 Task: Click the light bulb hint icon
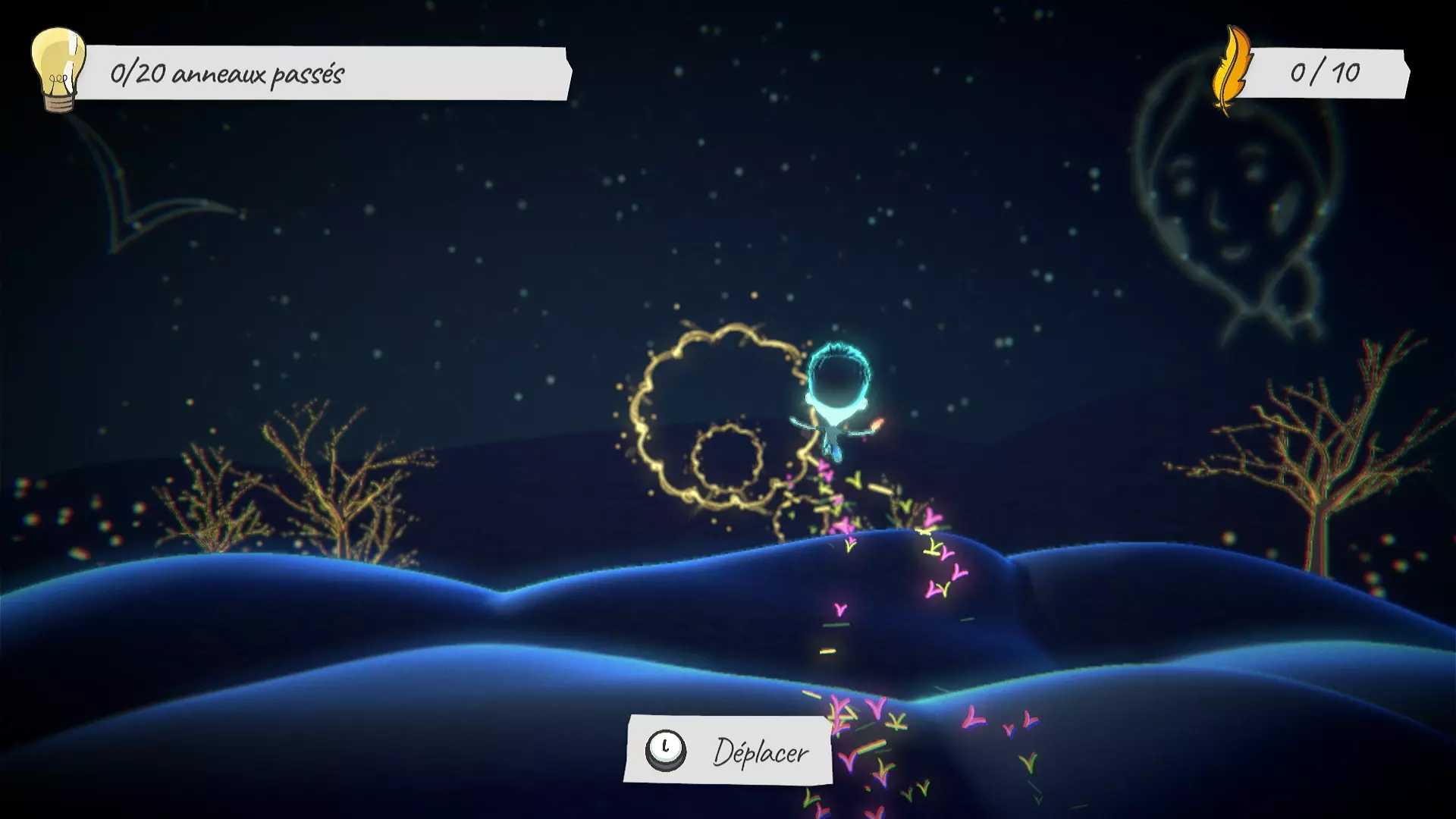coord(58,70)
